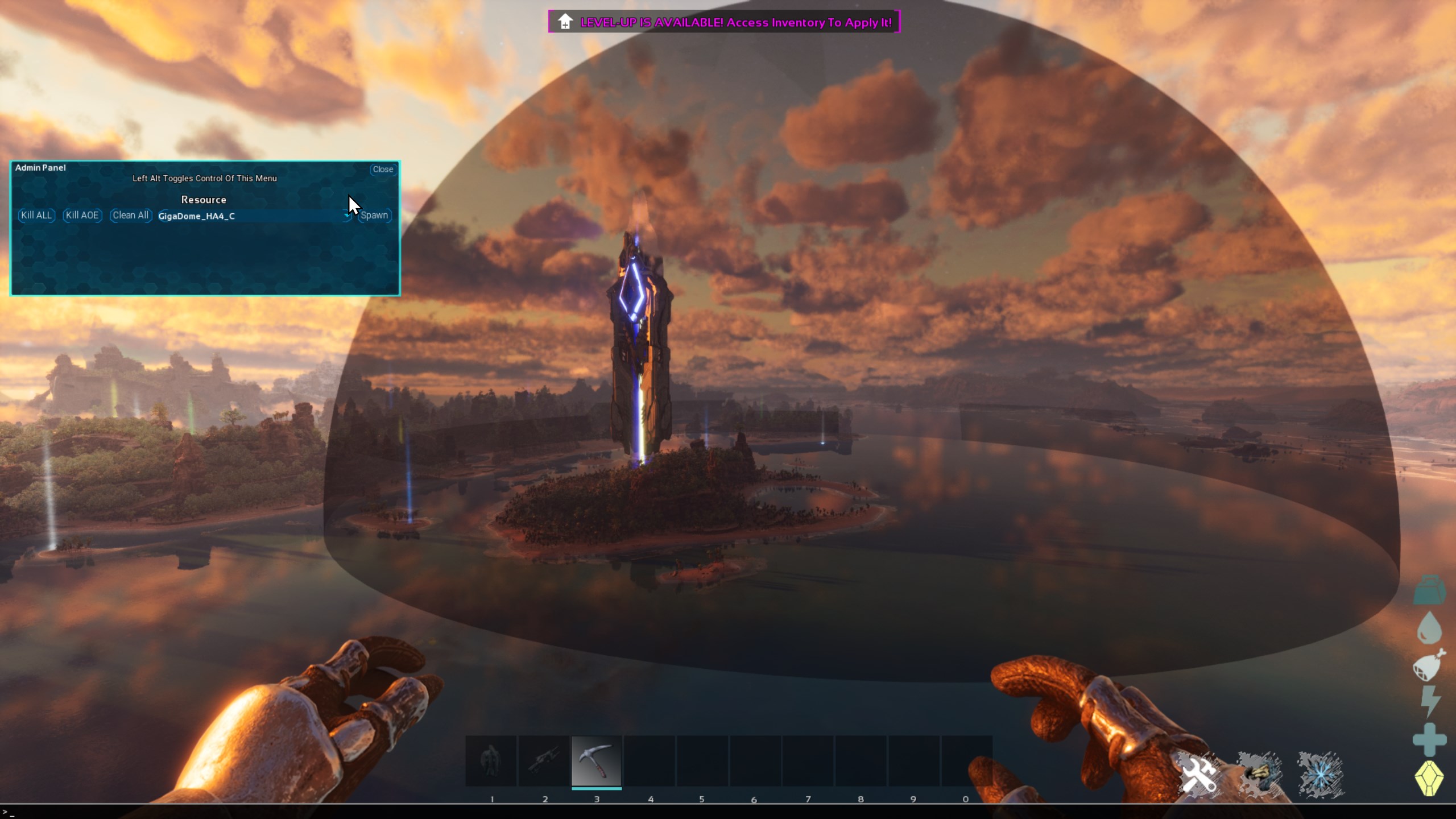Viewport: 1456px width, 819px height.
Task: Select hotbar slot 3 pickaxe
Action: [x=597, y=761]
